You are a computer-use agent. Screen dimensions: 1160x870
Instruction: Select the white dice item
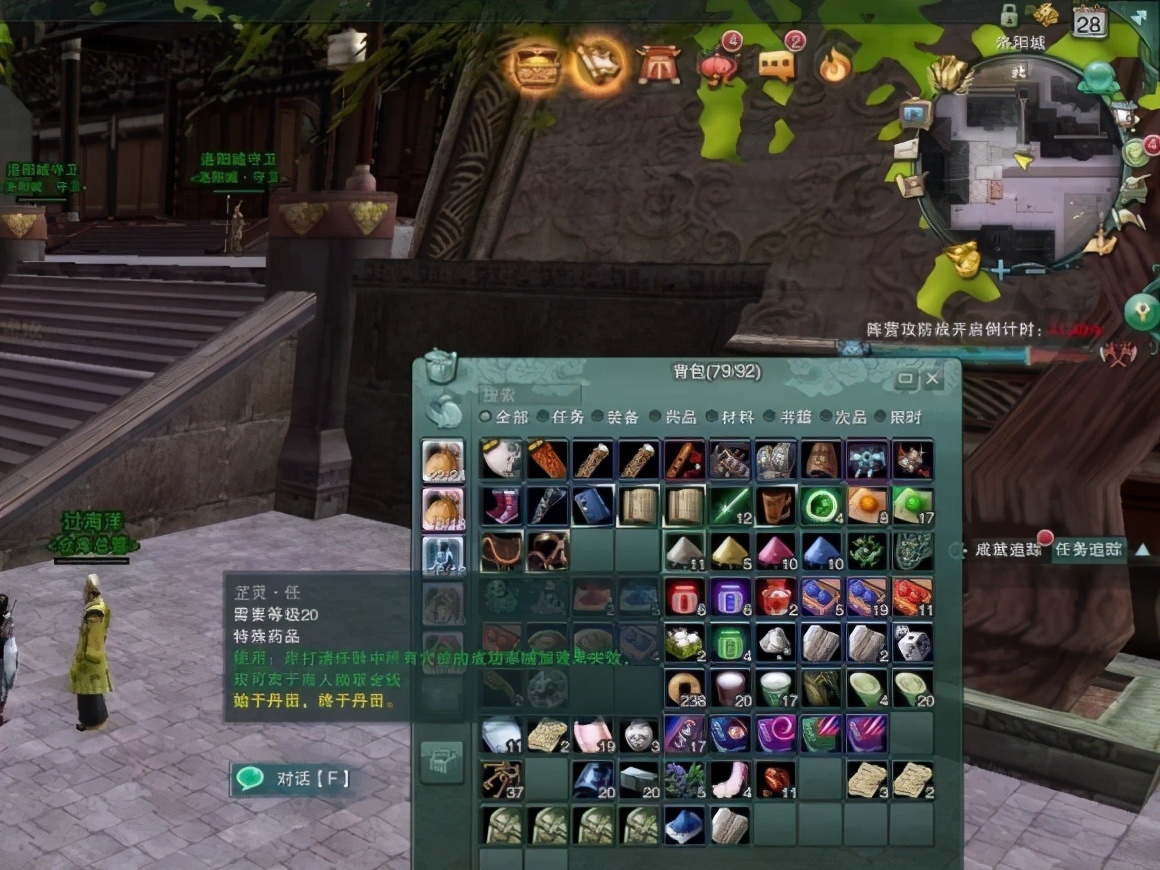point(913,643)
